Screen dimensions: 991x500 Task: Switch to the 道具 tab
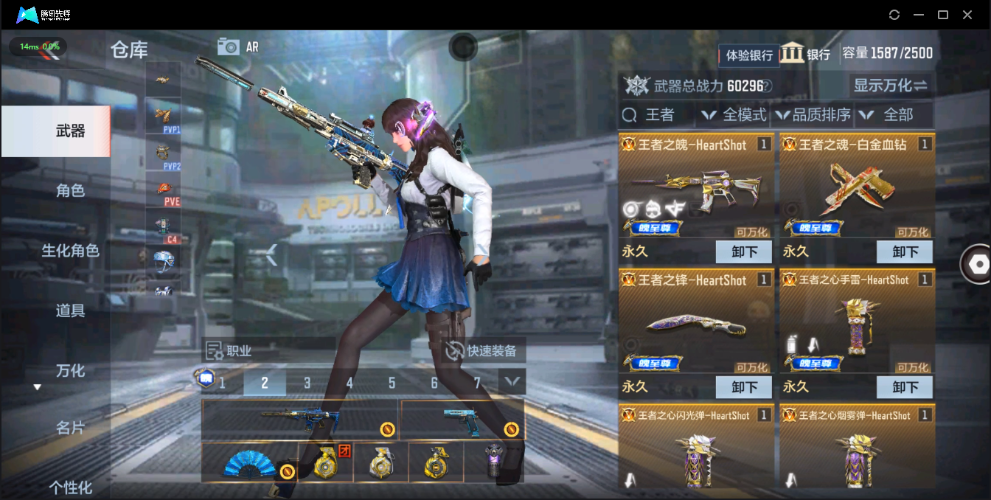point(70,310)
